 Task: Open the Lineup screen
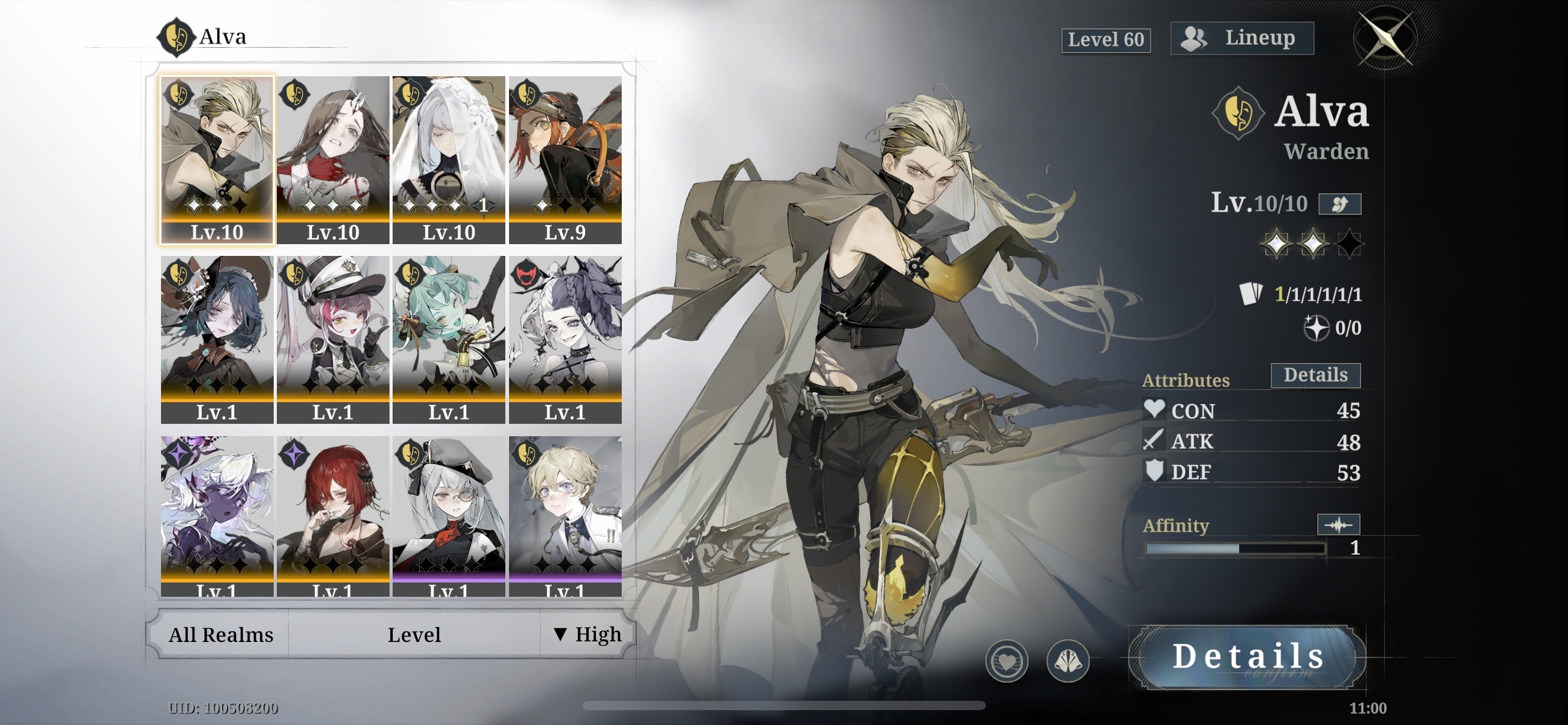coord(1242,38)
